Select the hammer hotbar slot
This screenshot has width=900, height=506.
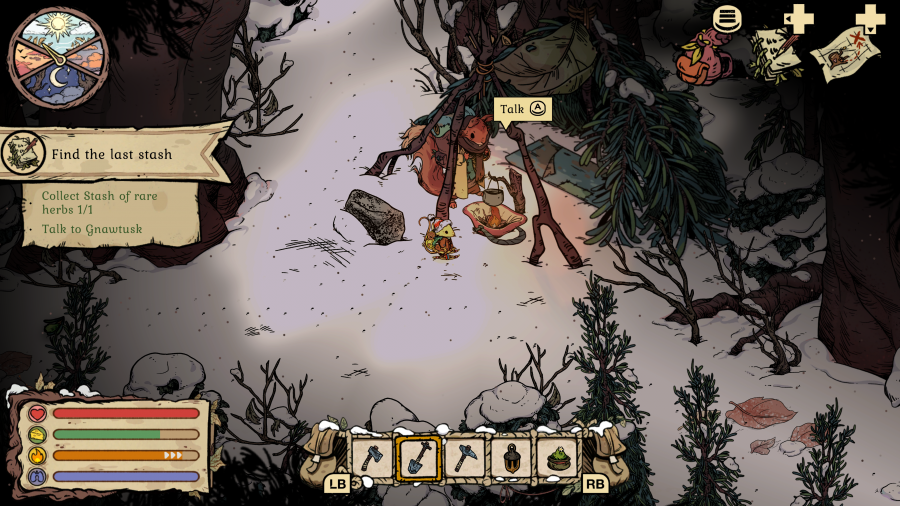[x=465, y=459]
